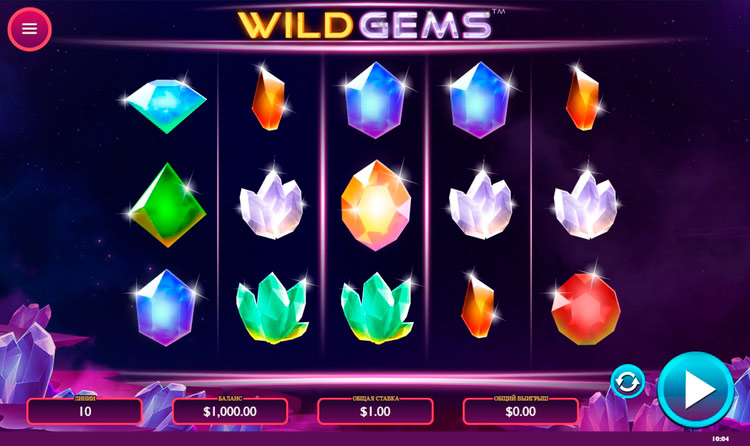Activate autoplay with the circular arrows button

pos(628,382)
